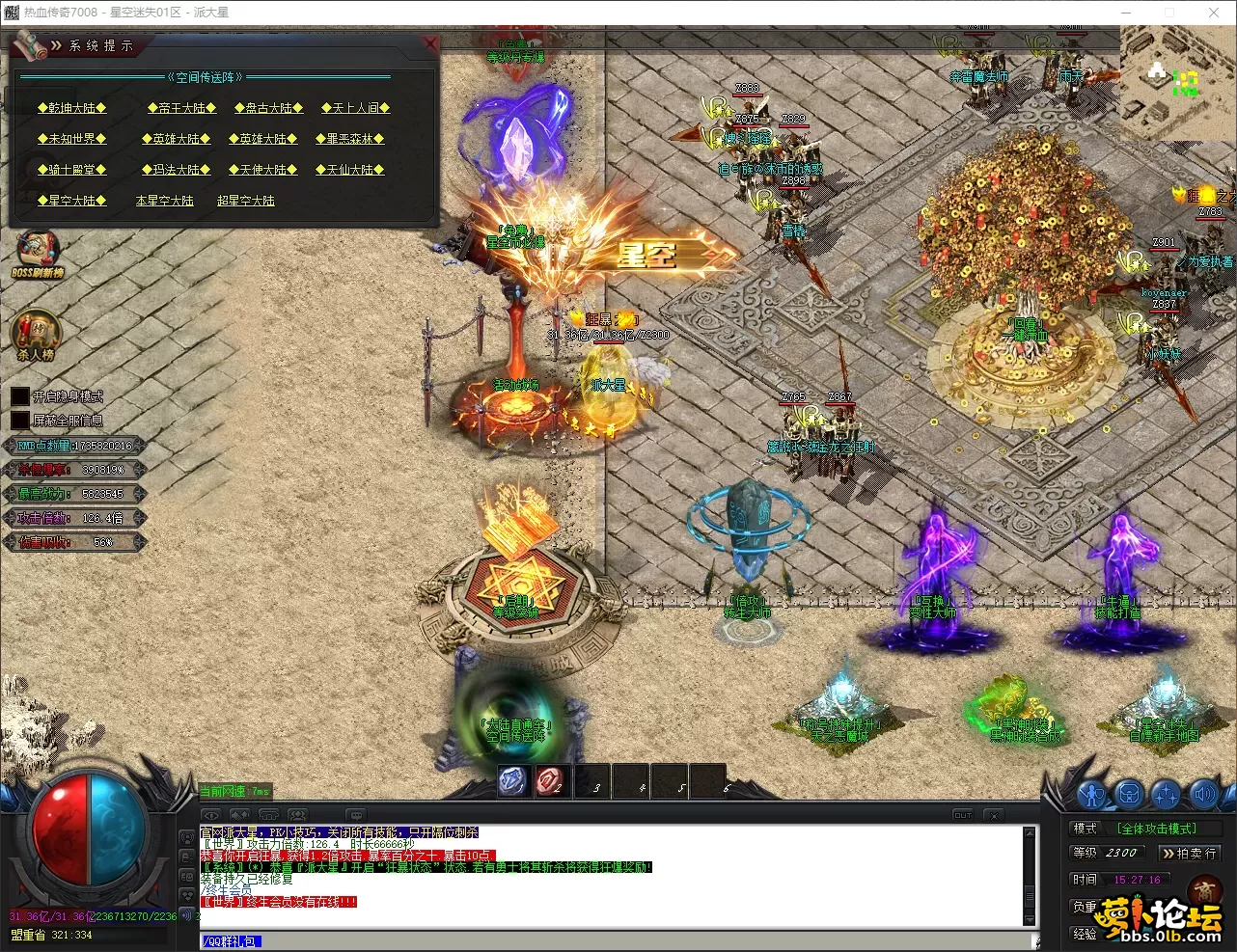Use the blue rune in hotbar slot 1
This screenshot has height=952, width=1237.
coord(512,781)
